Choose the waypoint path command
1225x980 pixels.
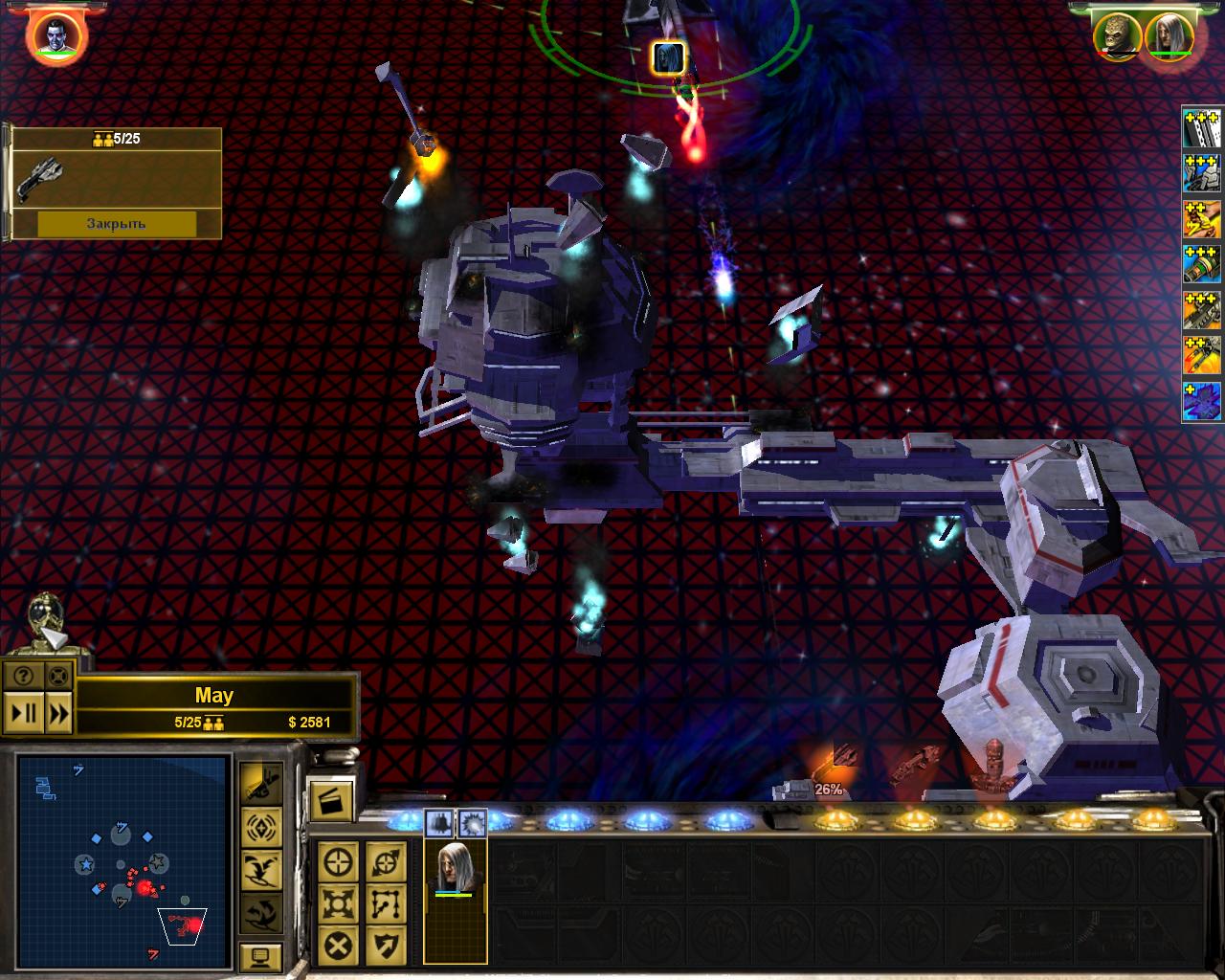(386, 904)
